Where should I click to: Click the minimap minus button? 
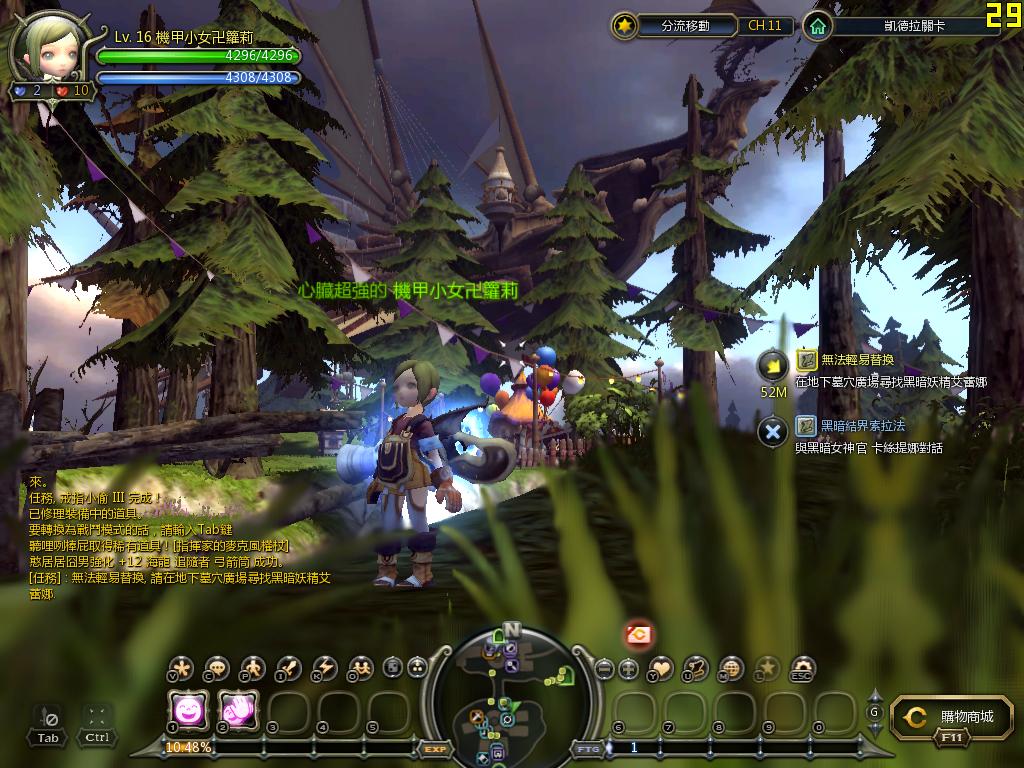(603, 668)
